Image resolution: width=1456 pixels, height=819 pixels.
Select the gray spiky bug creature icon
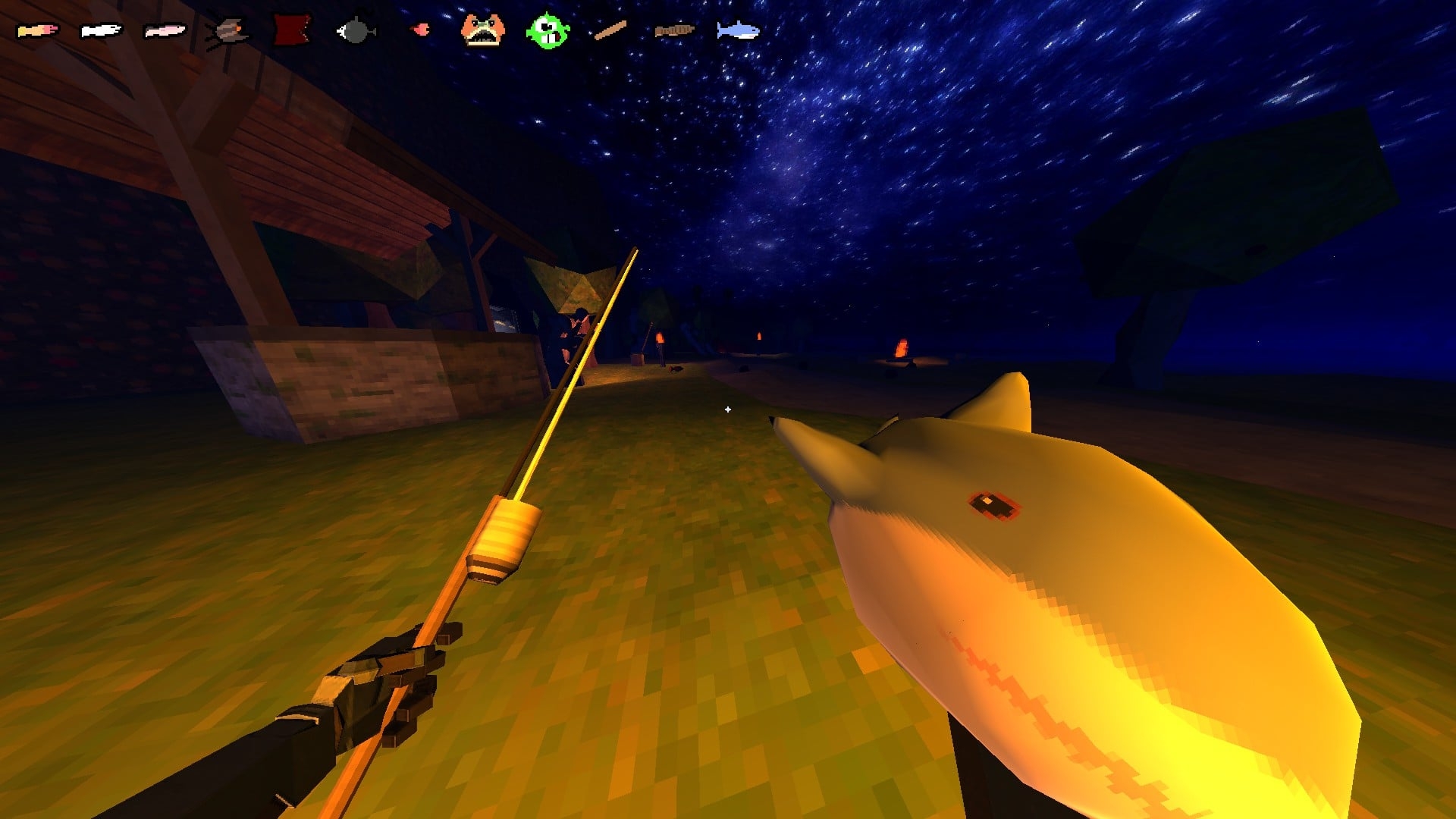click(228, 31)
